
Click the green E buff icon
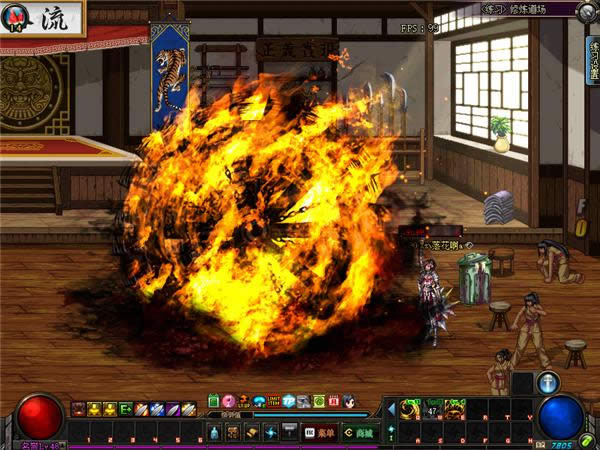126,408
